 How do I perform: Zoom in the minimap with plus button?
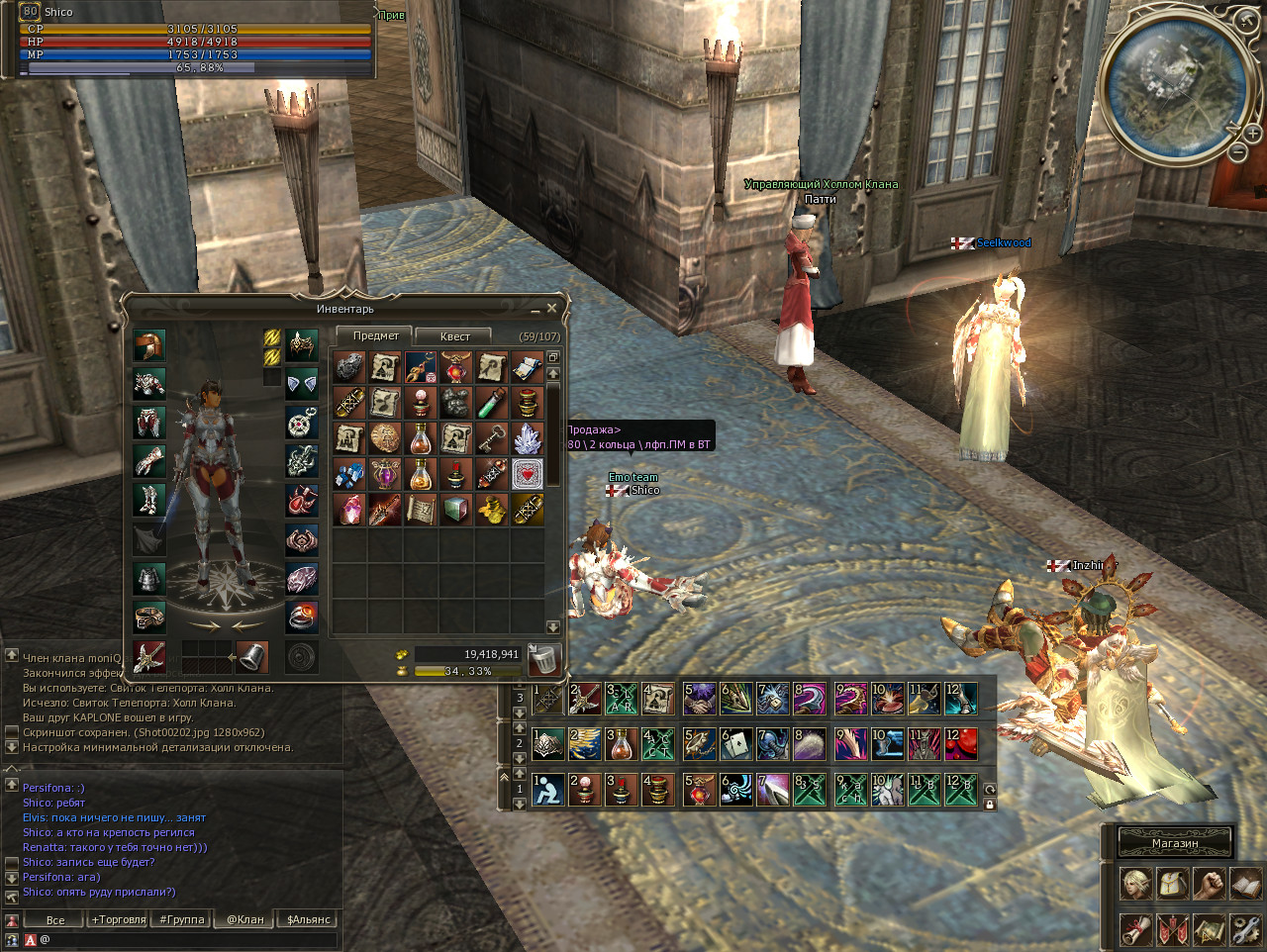(1253, 134)
